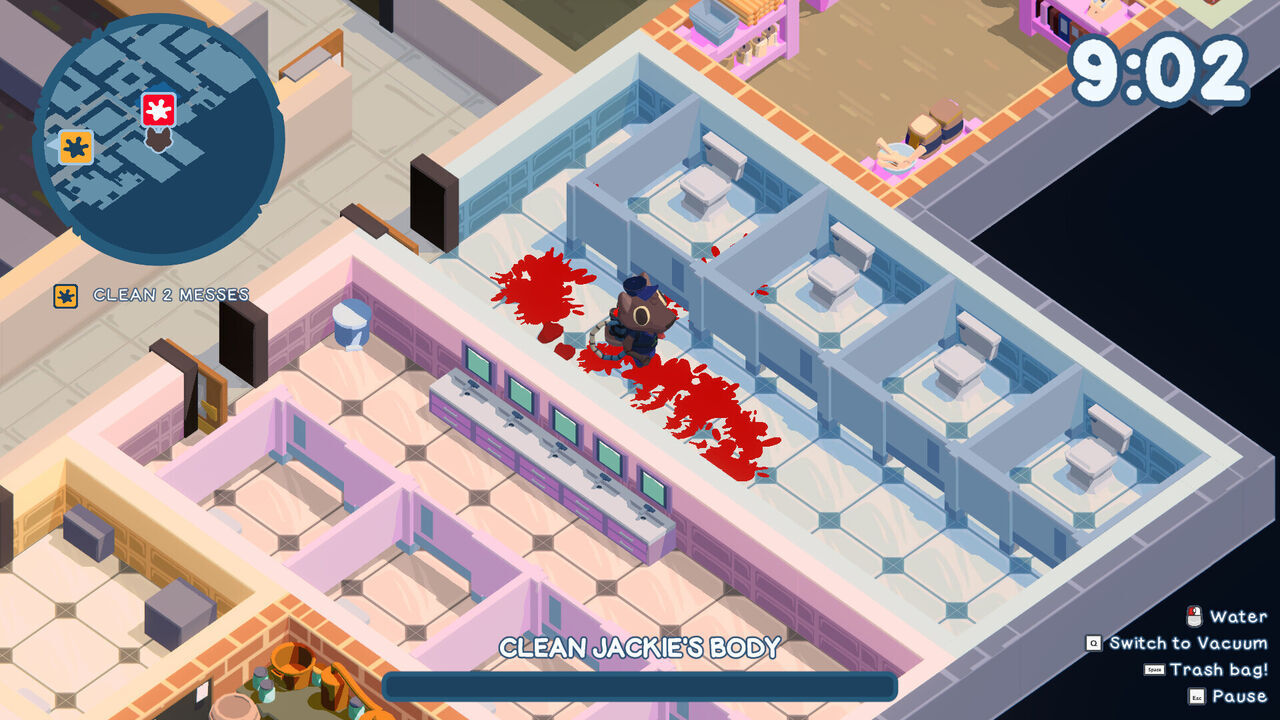
Task: Click the yellow splat icon beside CLEAN 2 MESSES
Action: 64,295
